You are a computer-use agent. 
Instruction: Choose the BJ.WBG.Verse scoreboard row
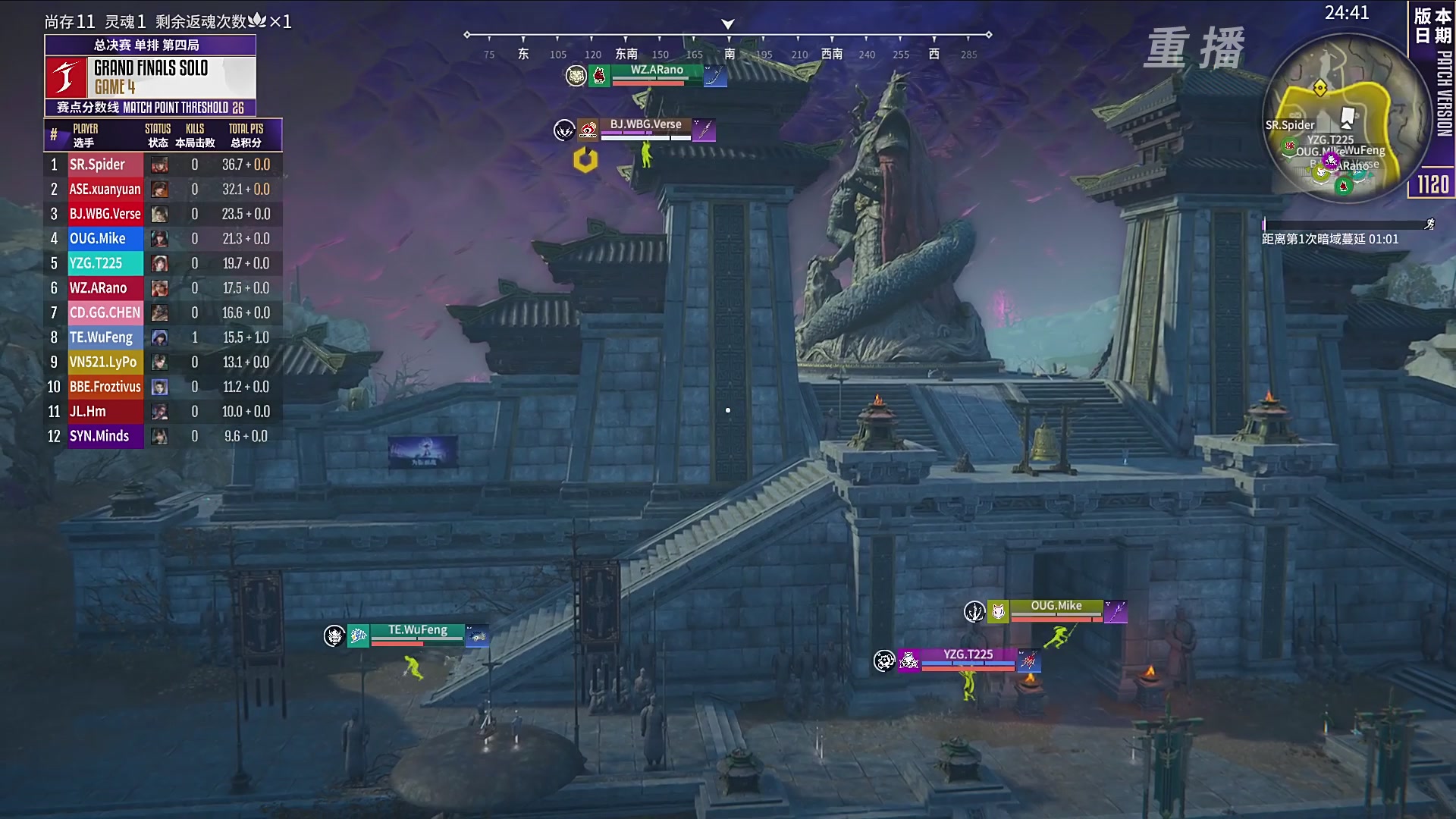click(163, 214)
